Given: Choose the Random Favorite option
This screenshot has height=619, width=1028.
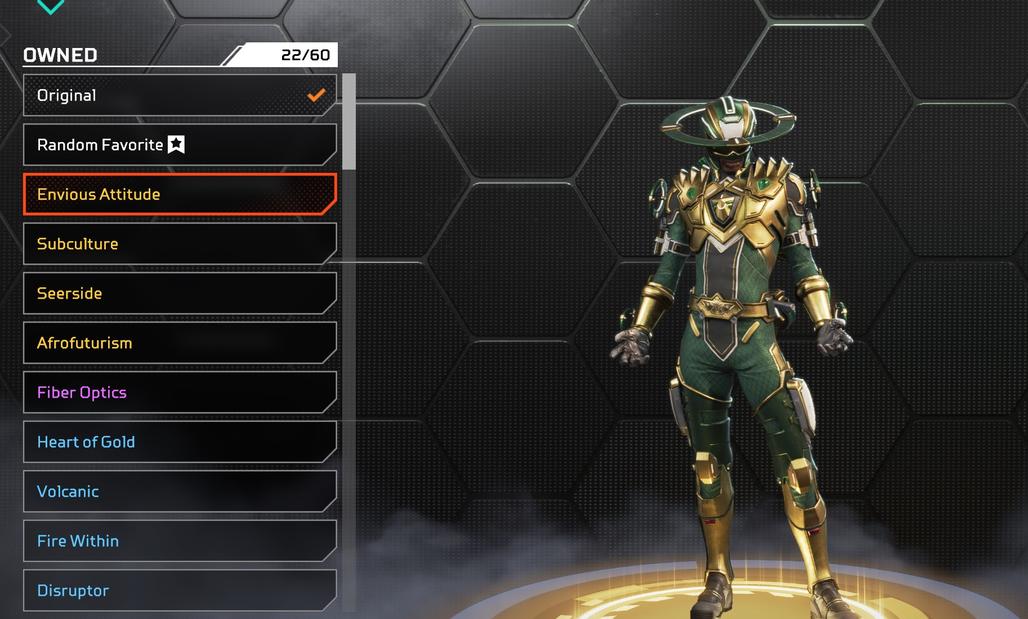Looking at the screenshot, I should 180,145.
